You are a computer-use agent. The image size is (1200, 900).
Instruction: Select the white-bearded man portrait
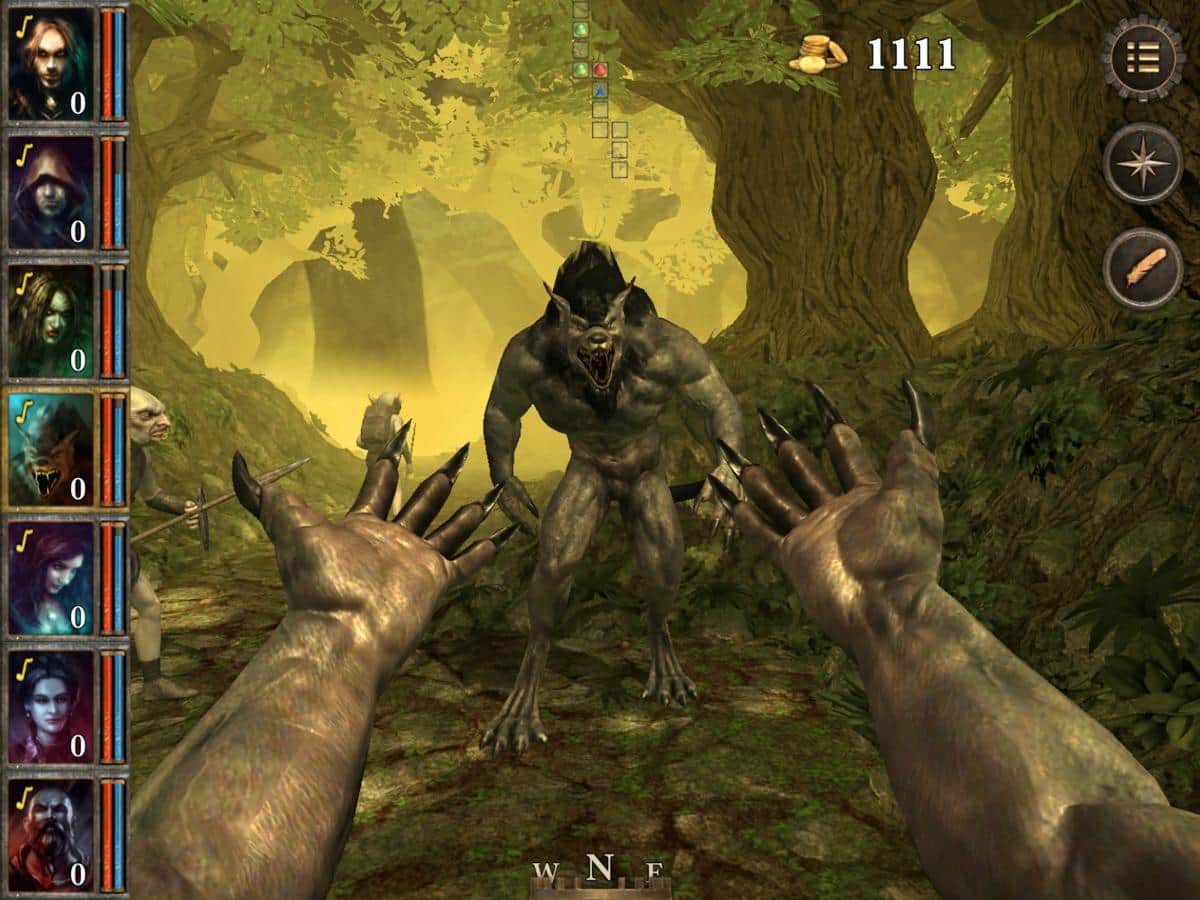pos(51,834)
